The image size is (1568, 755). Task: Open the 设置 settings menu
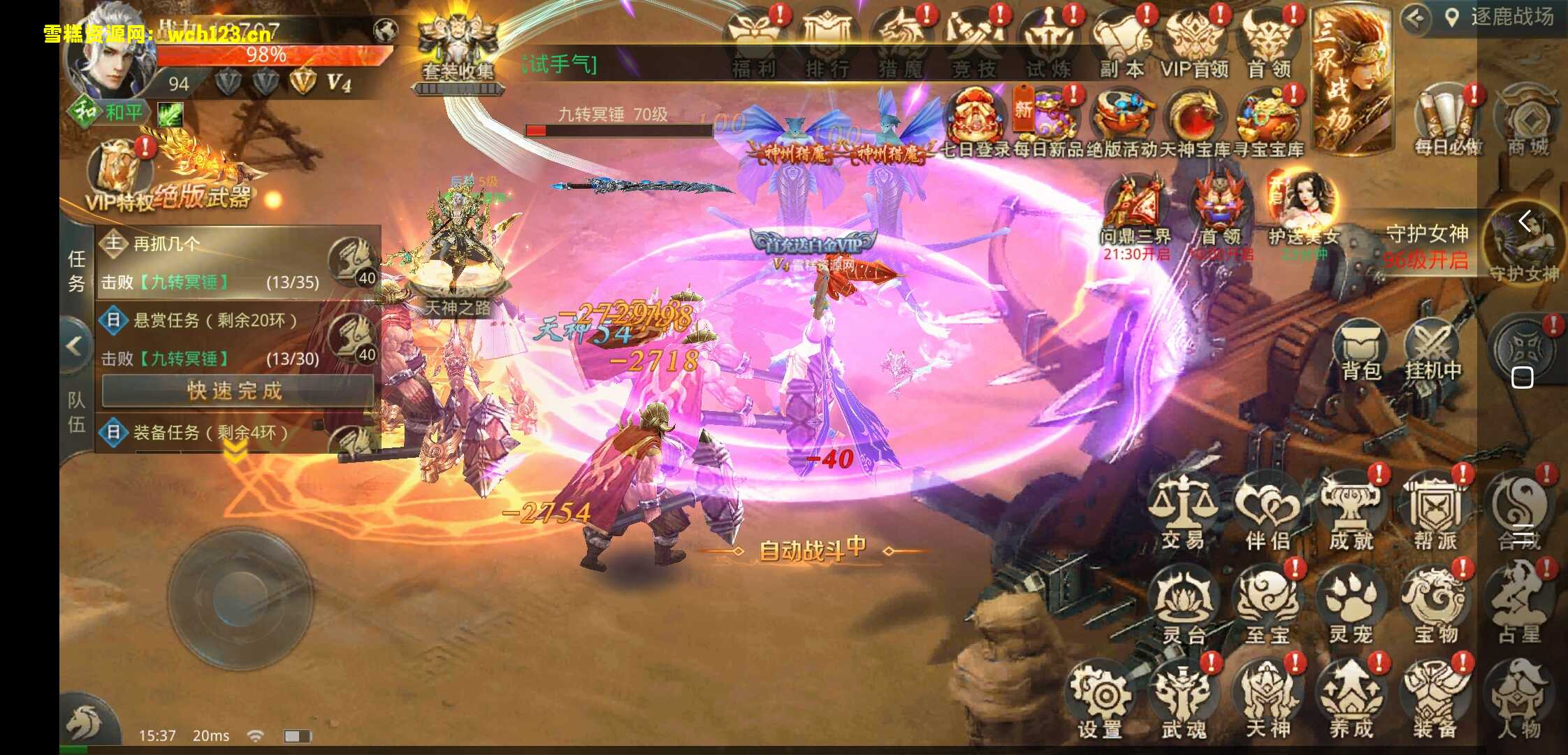pos(1100,701)
